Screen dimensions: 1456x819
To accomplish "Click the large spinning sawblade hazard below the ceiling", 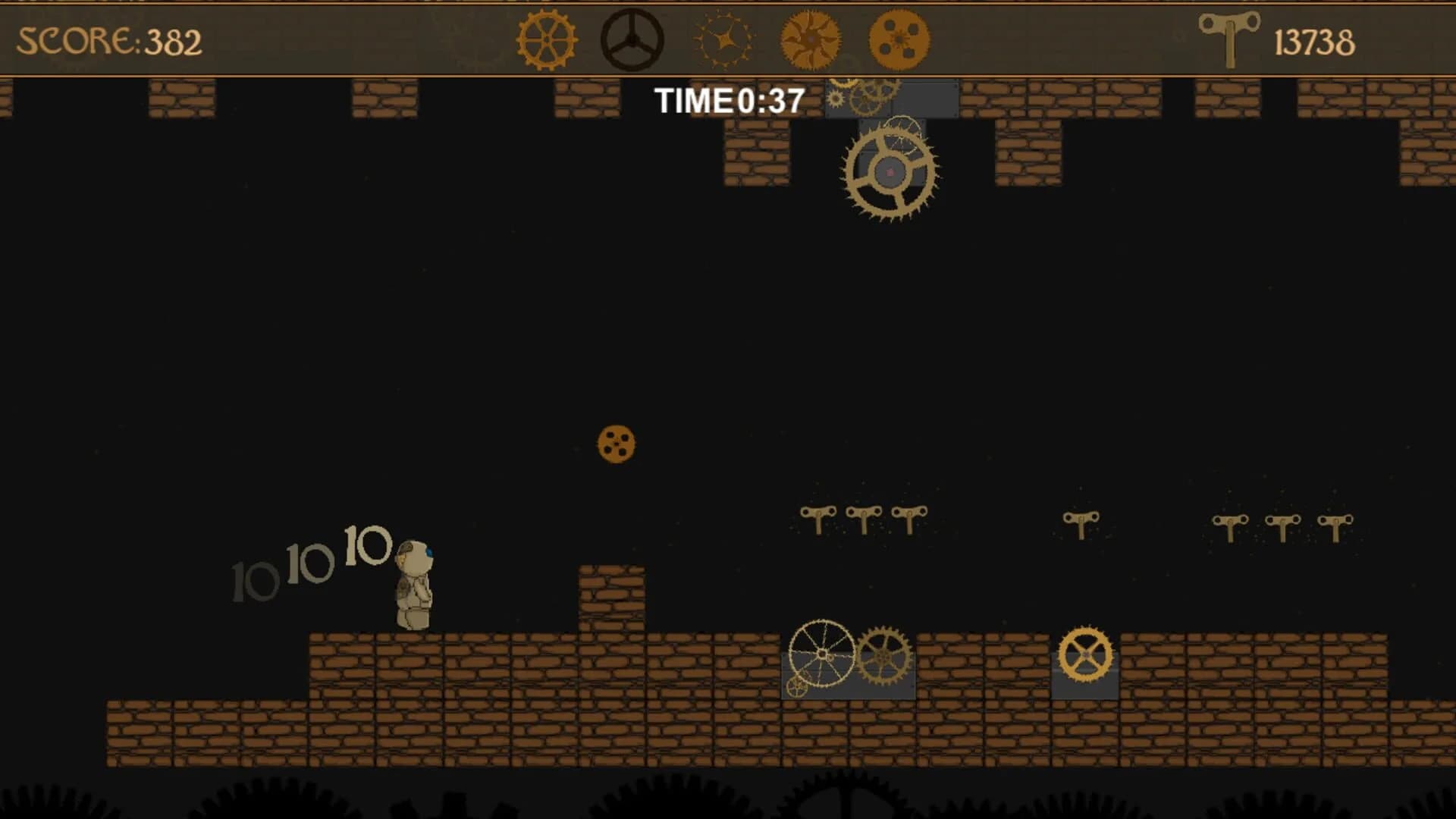I will pos(889,171).
